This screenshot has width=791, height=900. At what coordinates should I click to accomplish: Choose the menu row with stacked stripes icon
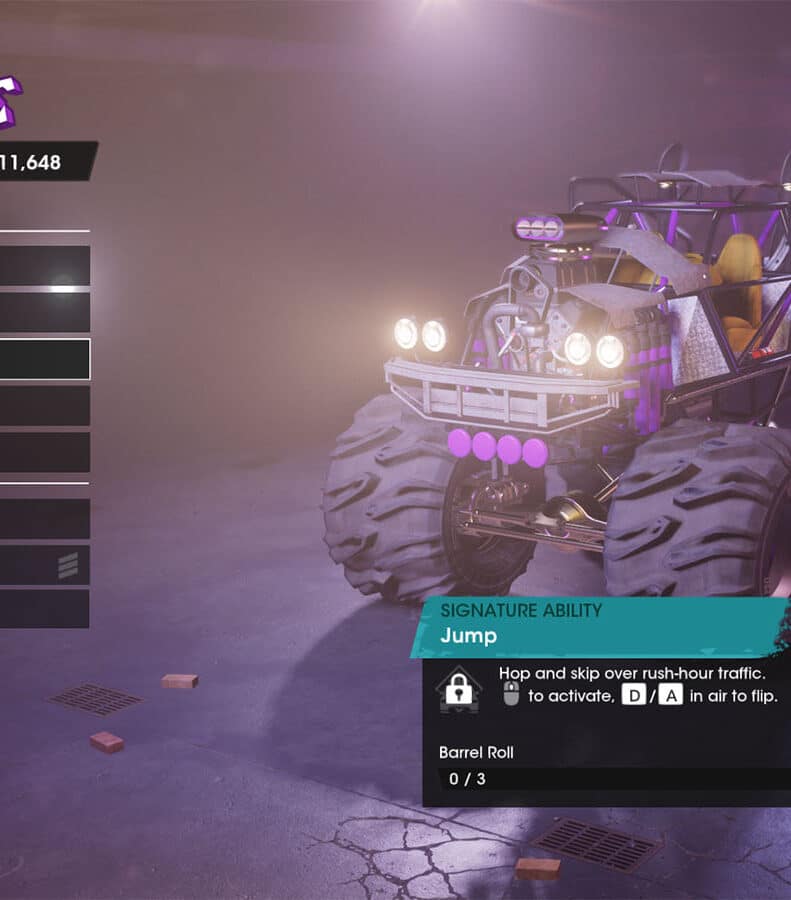44,565
